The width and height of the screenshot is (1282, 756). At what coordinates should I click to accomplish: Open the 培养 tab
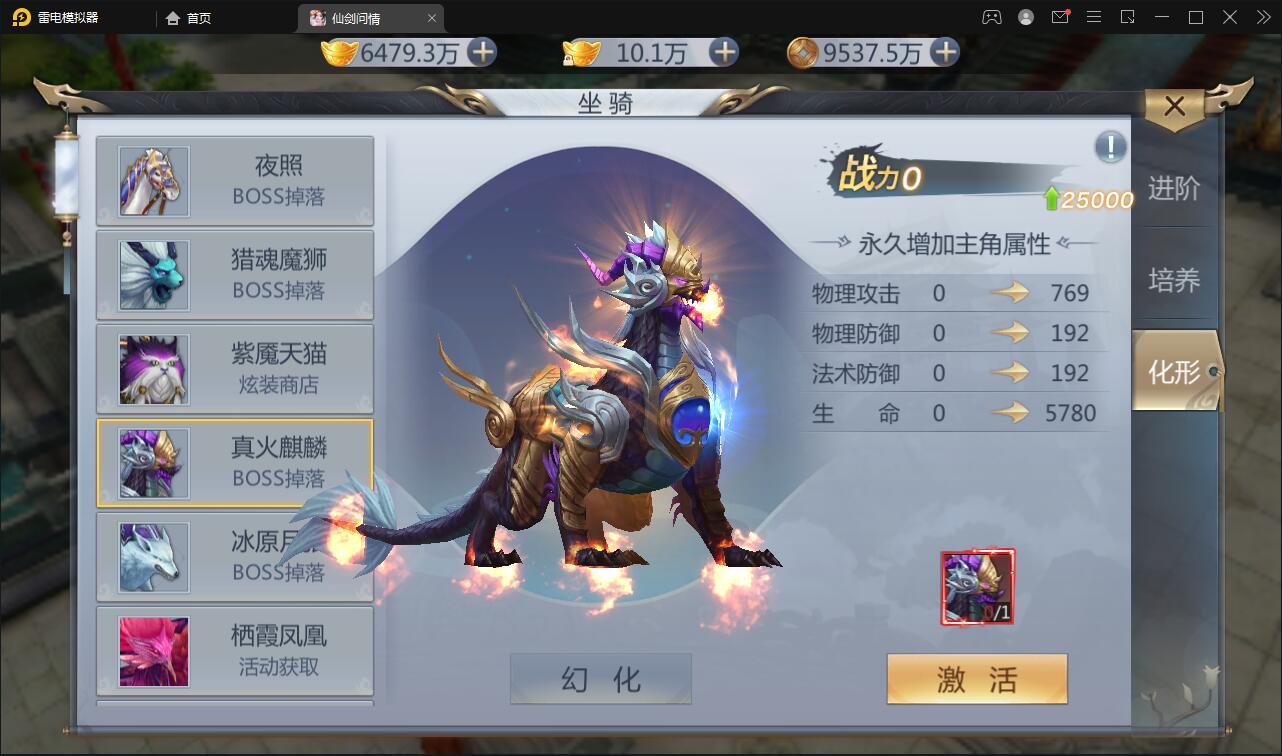[1176, 279]
